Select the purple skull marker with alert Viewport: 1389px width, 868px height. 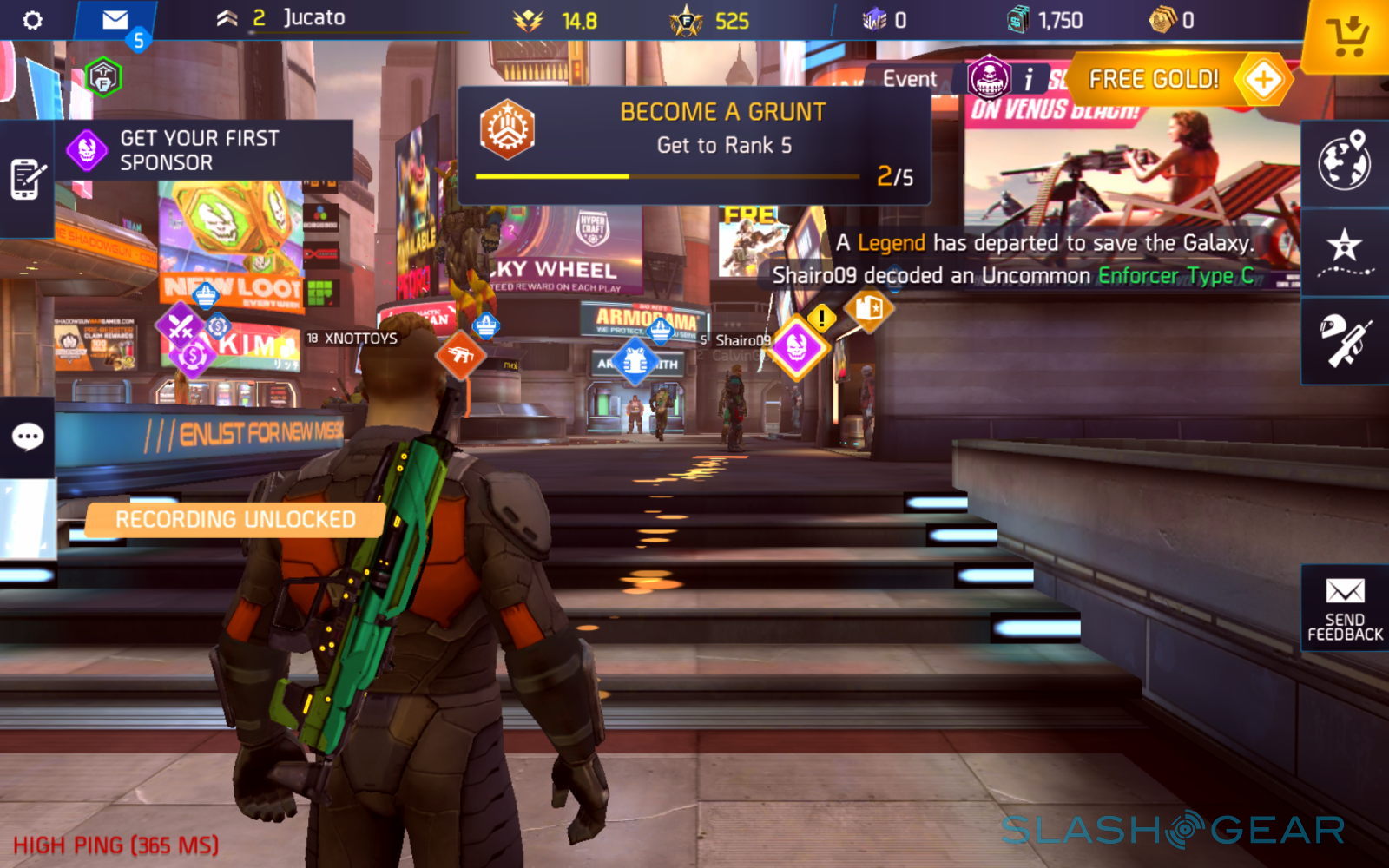[797, 346]
